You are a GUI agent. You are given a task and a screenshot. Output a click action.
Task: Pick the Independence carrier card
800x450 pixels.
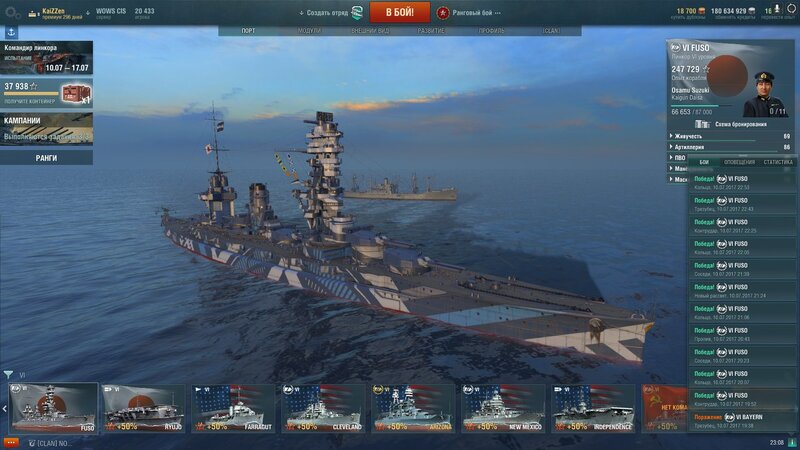(x=593, y=408)
